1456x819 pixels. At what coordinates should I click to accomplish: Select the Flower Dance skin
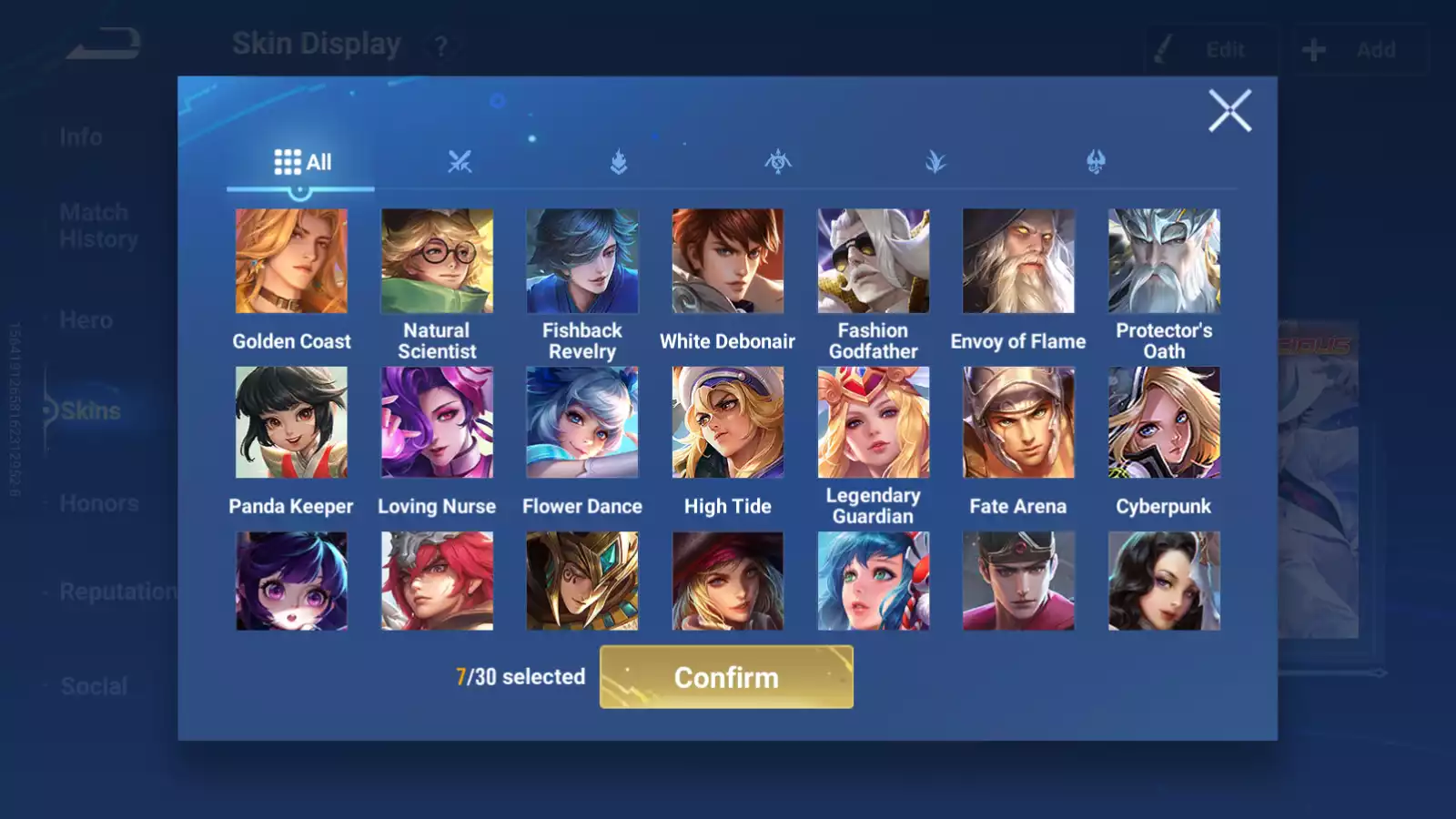[582, 422]
